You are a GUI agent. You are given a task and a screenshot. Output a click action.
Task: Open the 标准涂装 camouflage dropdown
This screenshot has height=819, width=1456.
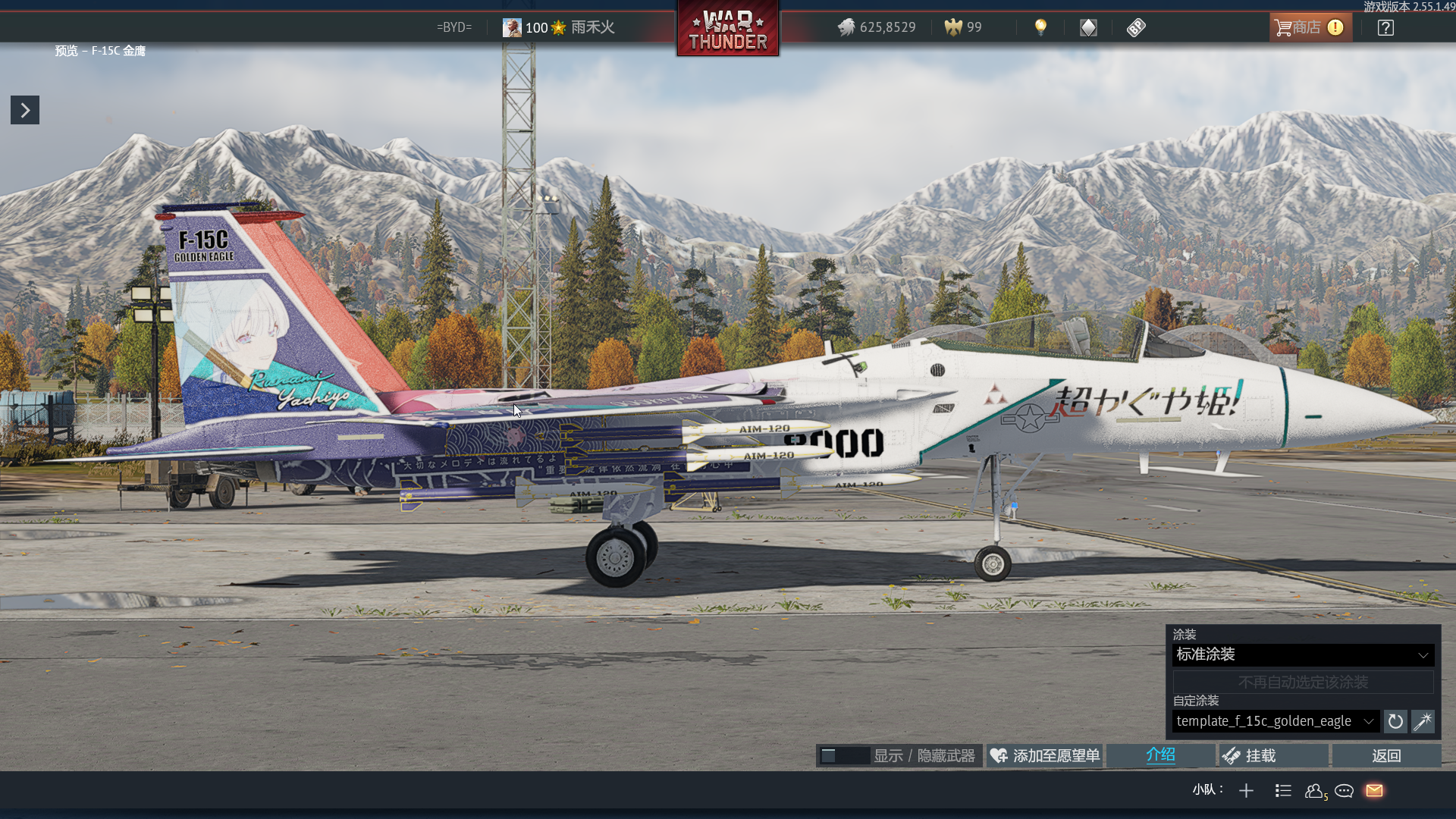click(x=1303, y=654)
